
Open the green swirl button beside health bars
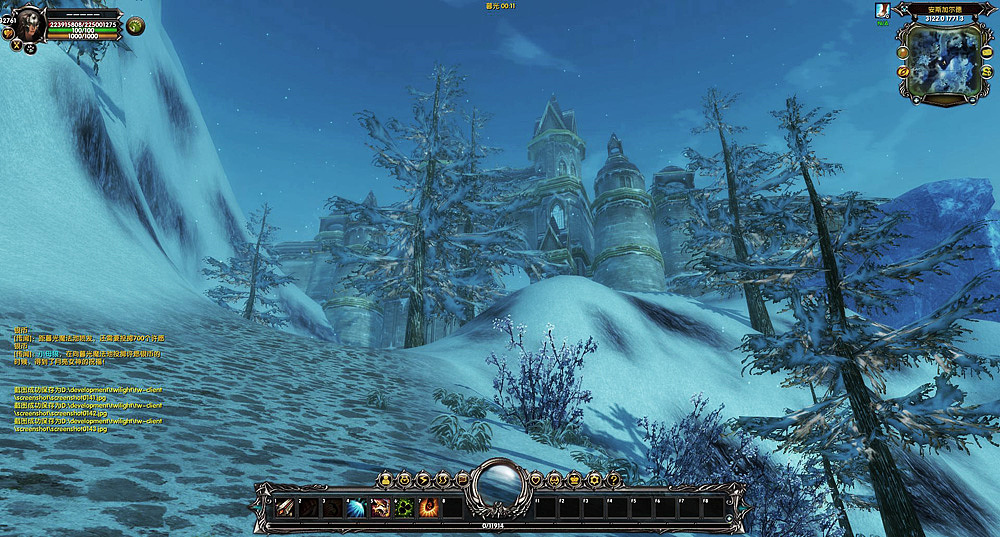click(136, 26)
